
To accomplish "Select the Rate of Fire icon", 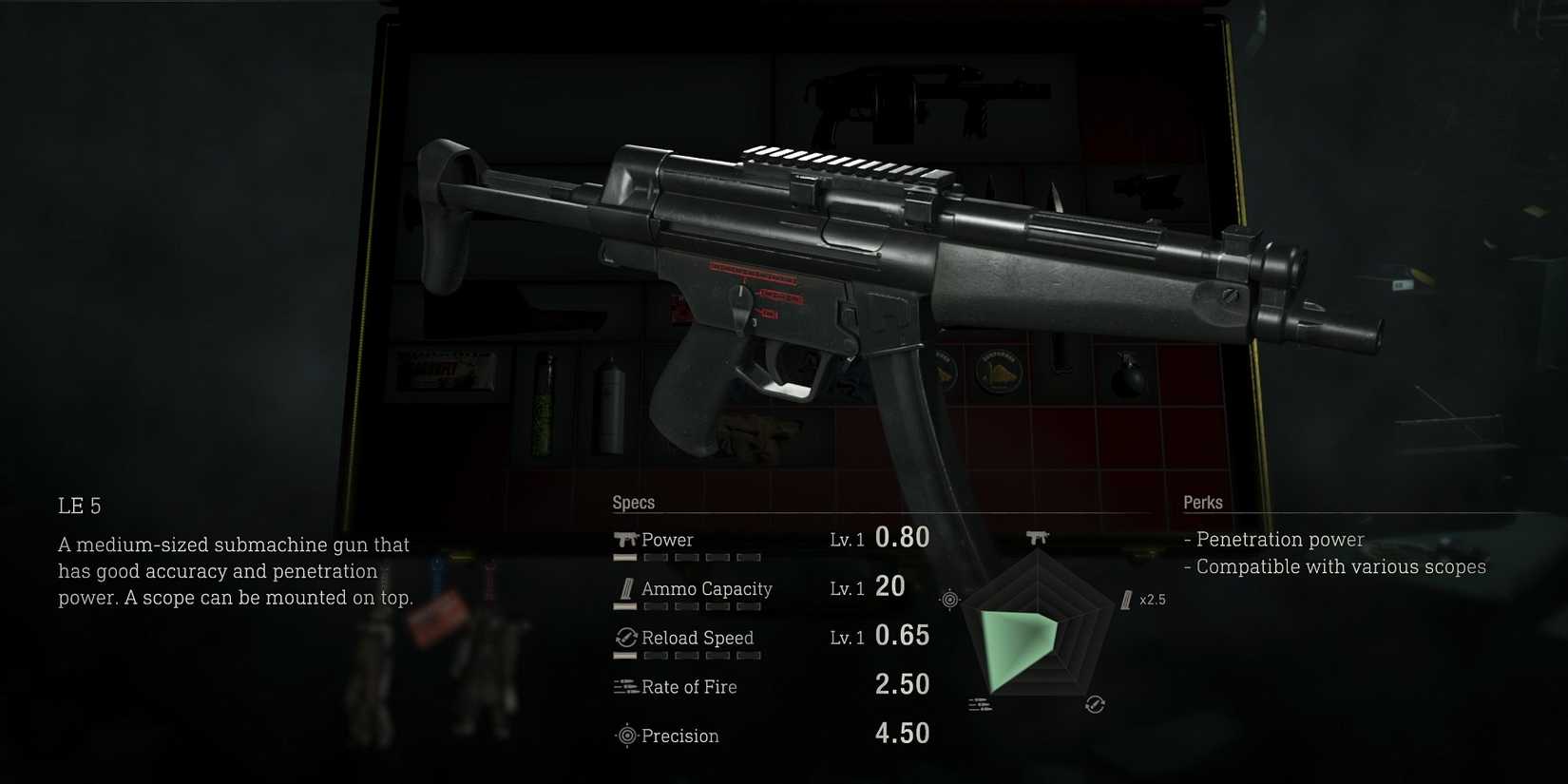I will pyautogui.click(x=624, y=686).
